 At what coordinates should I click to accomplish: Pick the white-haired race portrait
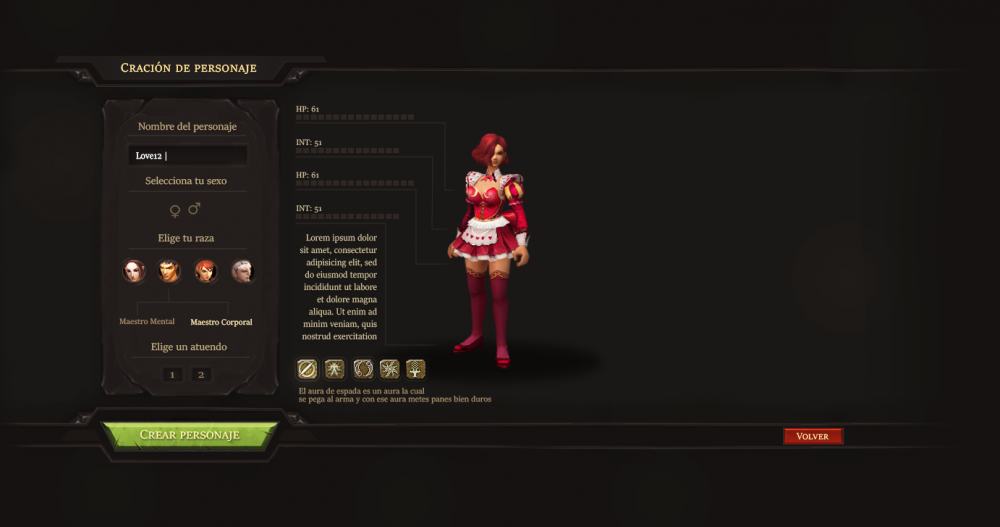pyautogui.click(x=242, y=271)
